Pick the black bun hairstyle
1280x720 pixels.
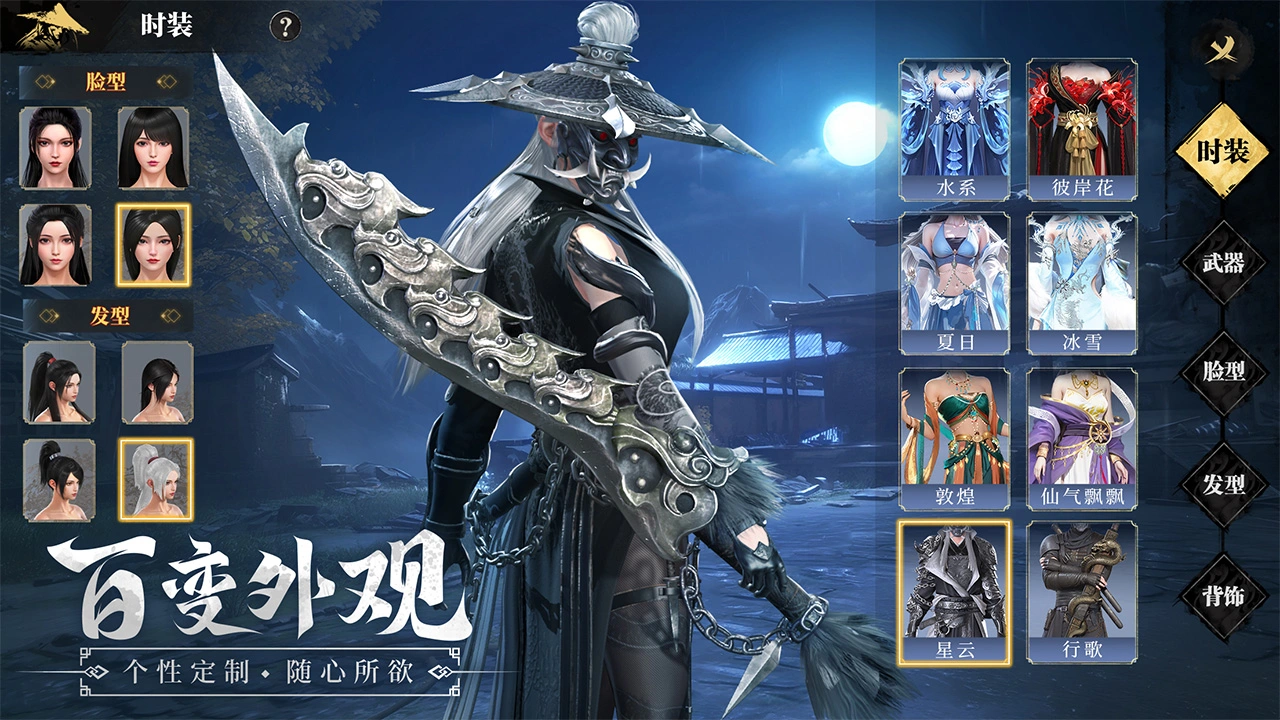(x=59, y=479)
